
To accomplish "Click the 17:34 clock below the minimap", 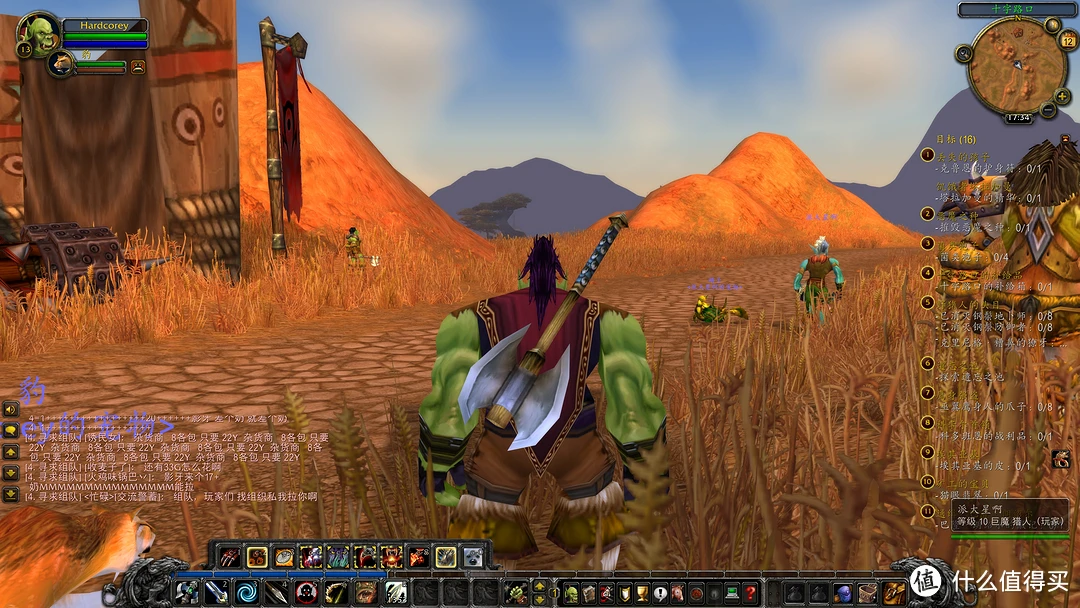I will (x=1017, y=118).
